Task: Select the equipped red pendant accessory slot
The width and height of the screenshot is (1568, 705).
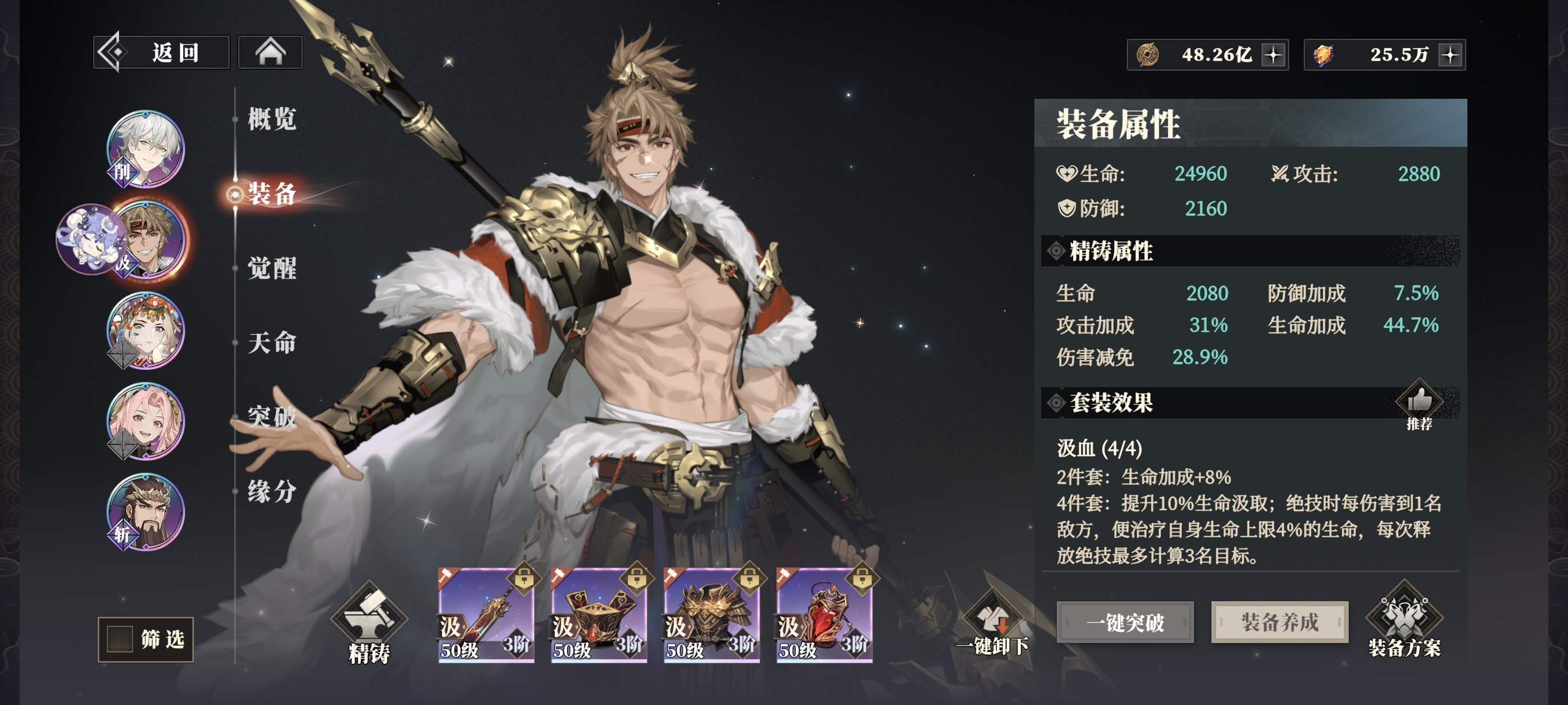Action: (824, 615)
